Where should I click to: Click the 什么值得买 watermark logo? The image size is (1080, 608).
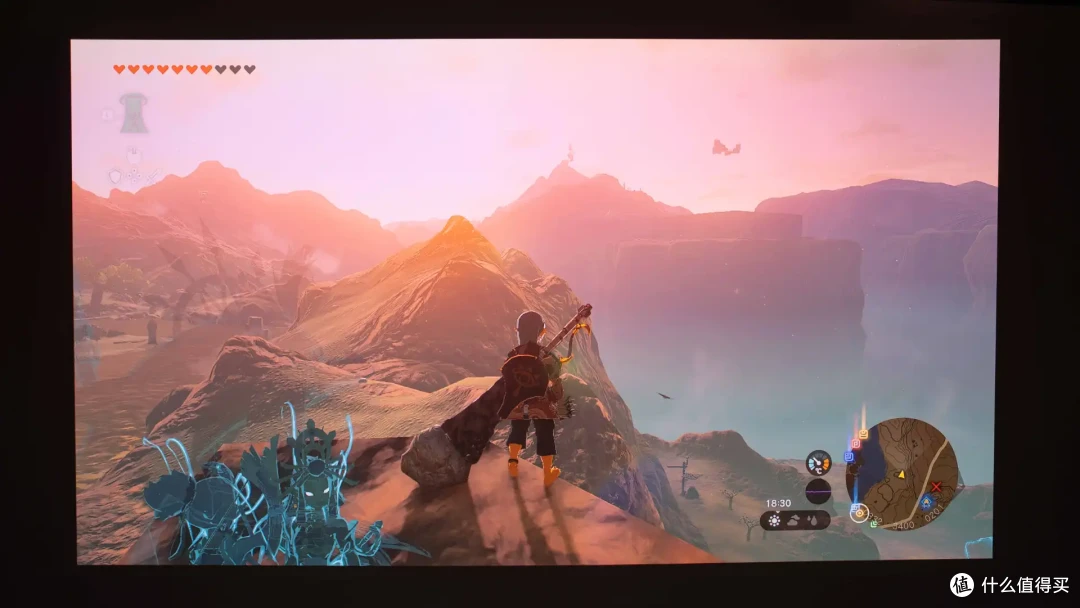pyautogui.click(x=962, y=585)
